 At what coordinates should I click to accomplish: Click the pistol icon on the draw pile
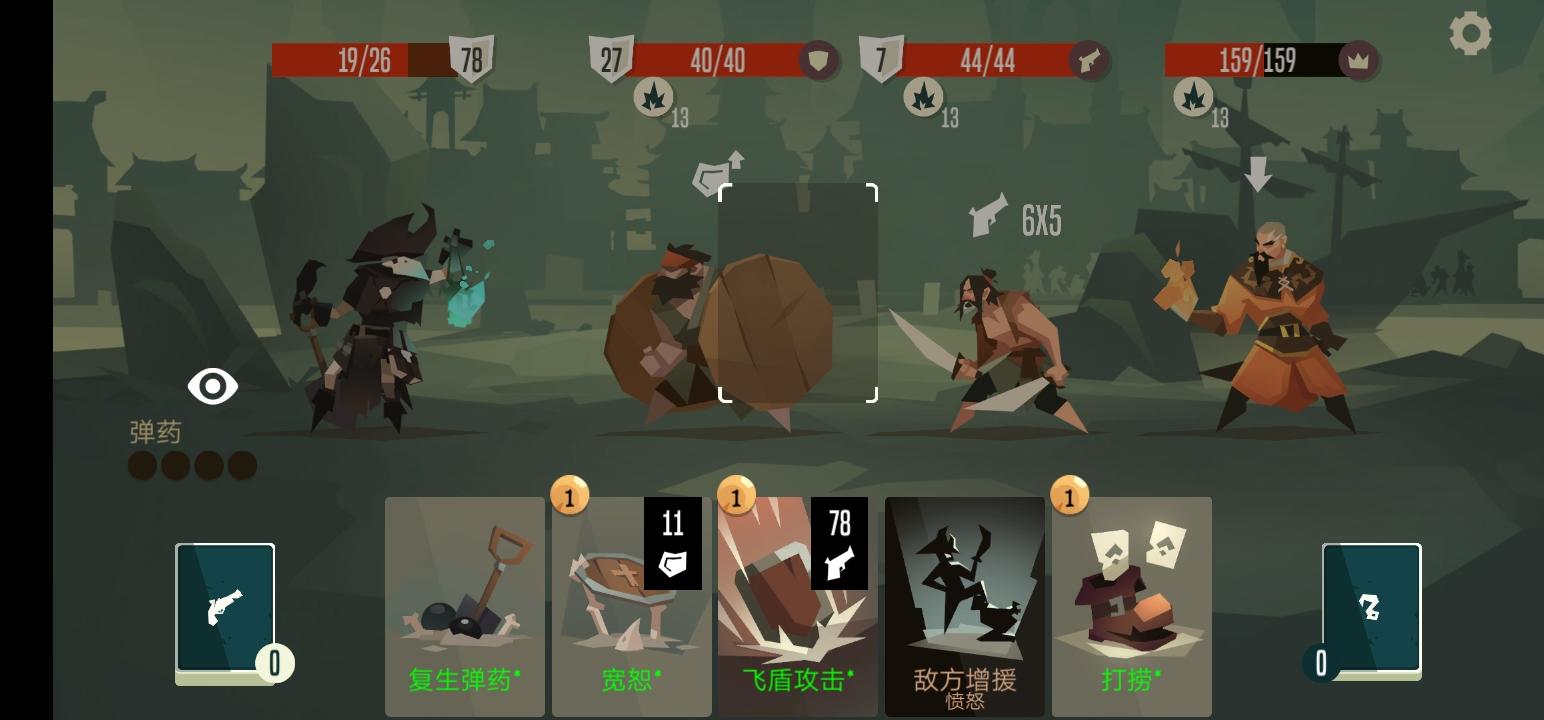[x=224, y=608]
